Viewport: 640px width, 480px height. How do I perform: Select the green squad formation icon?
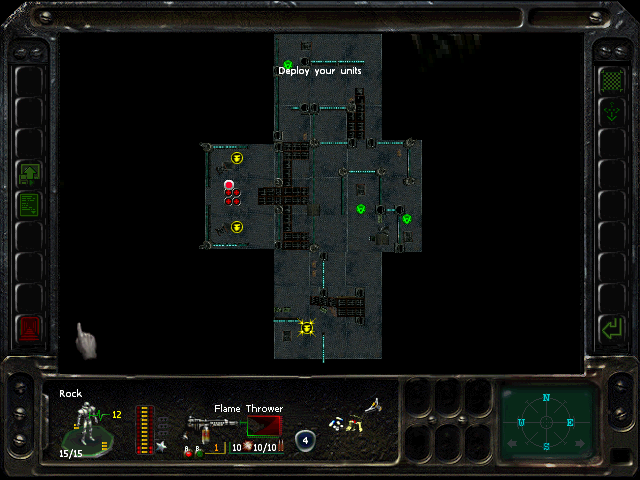pyautogui.click(x=30, y=174)
